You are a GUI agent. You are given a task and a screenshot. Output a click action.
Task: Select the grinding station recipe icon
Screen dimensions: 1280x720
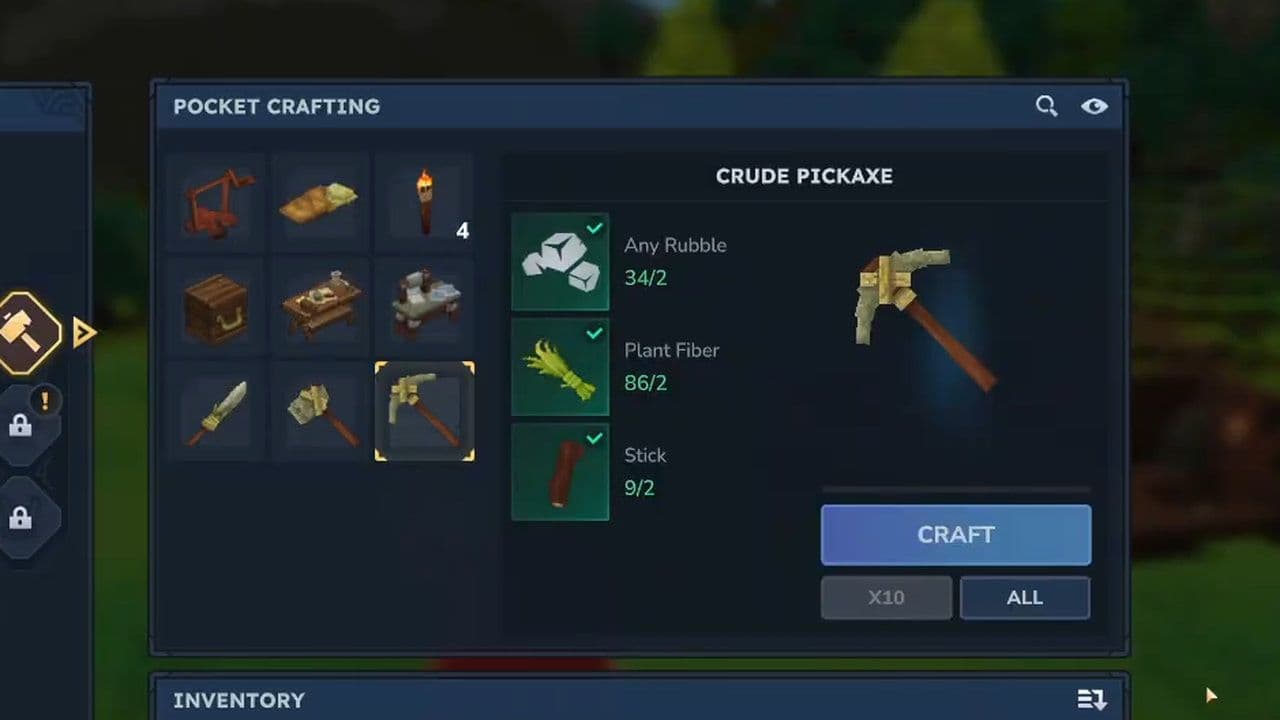tap(424, 305)
